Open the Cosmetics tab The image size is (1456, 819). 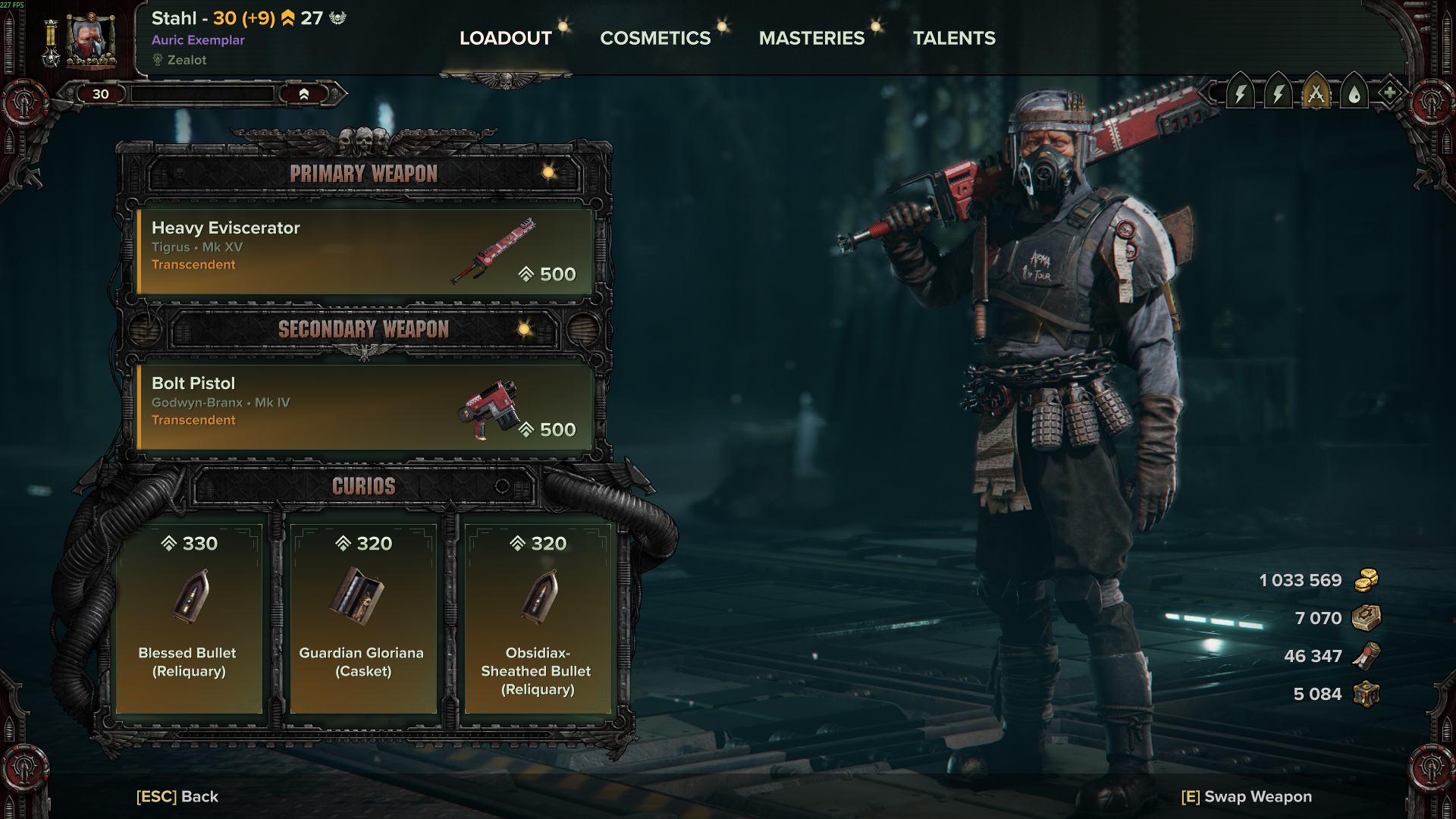point(655,38)
